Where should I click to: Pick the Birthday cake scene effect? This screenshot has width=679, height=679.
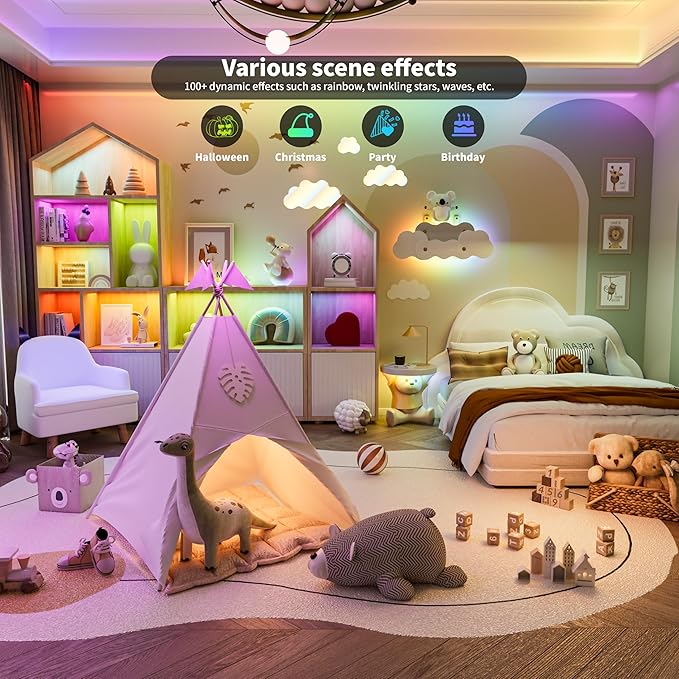tap(462, 127)
